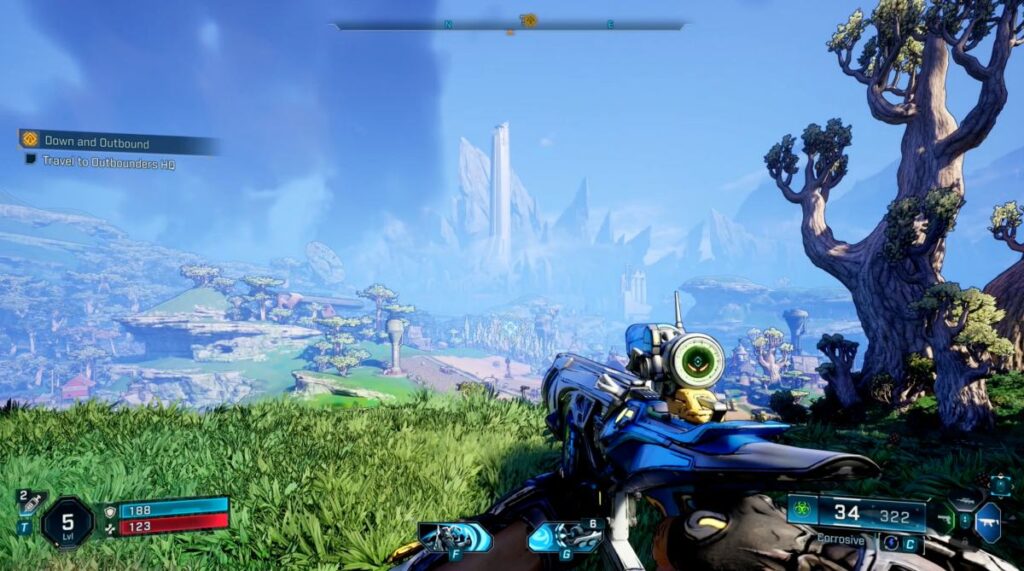The width and height of the screenshot is (1024, 571).
Task: Click the level 5 hexagon badge
Action: coord(67,520)
